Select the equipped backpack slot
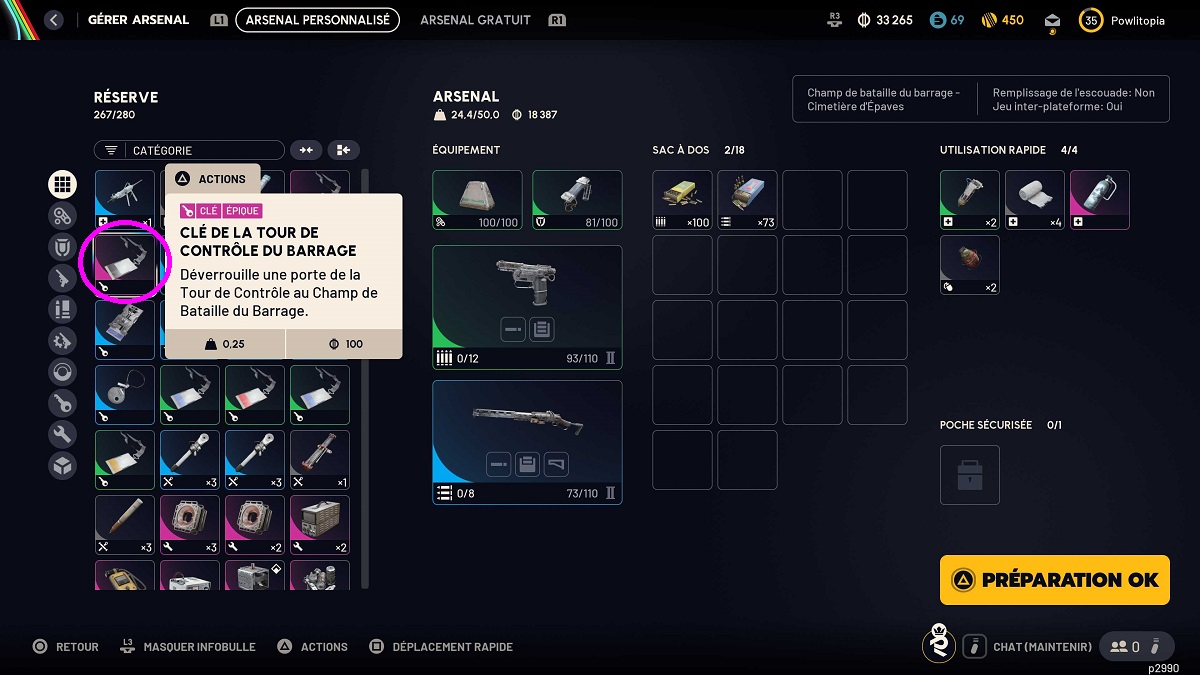This screenshot has width=1200, height=675. (x=477, y=200)
